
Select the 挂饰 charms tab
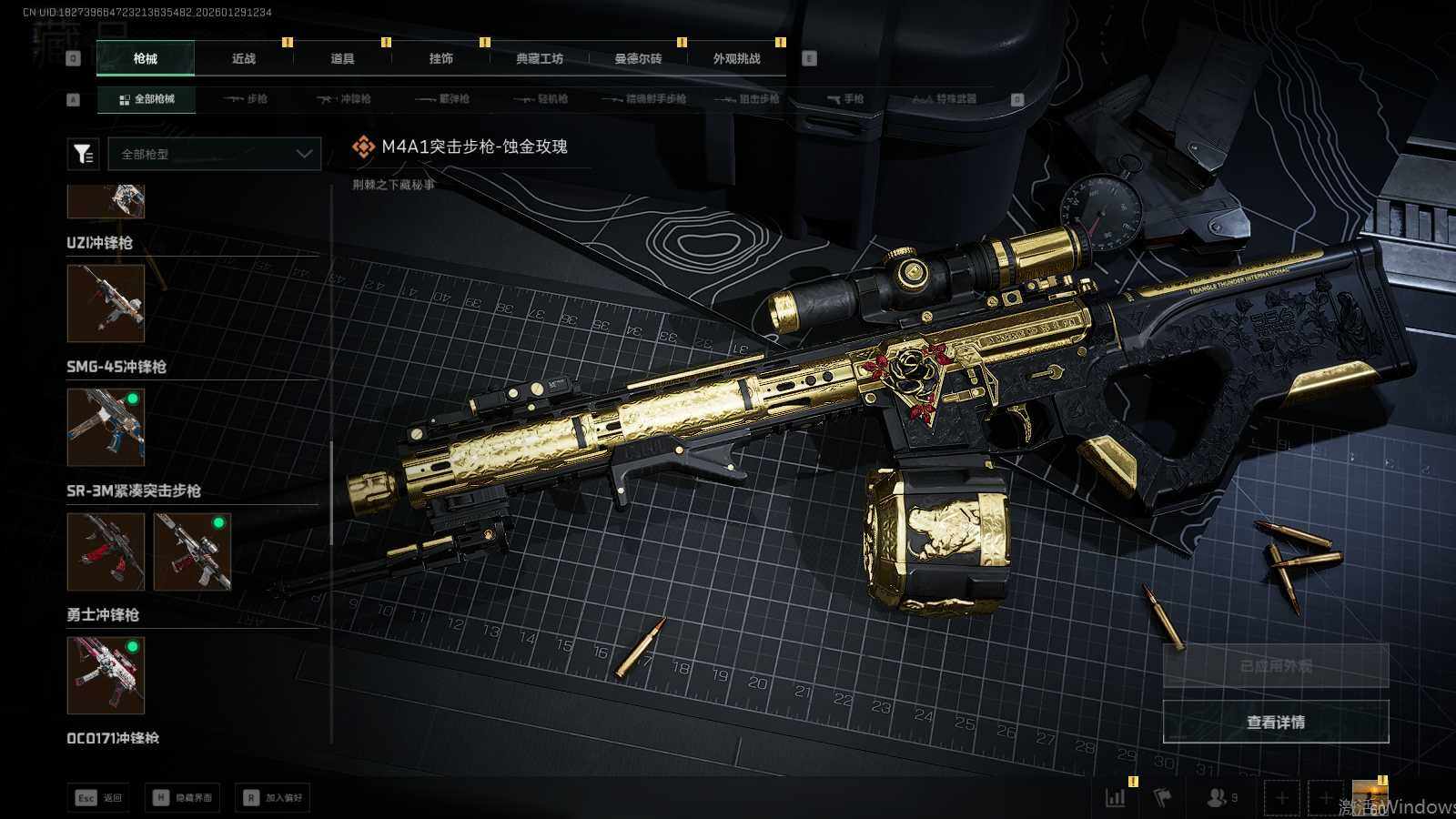(441, 58)
